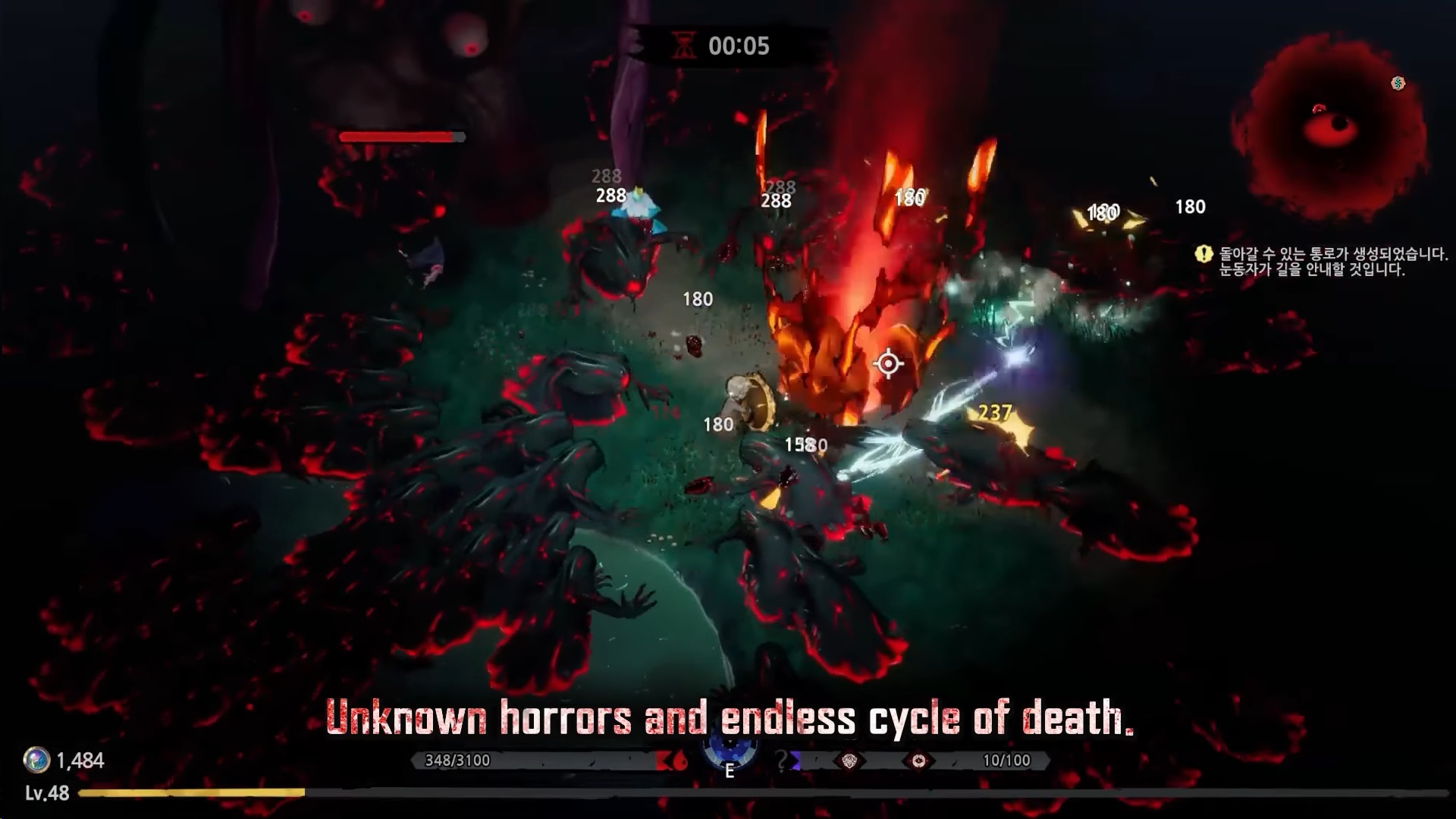
Task: Click the lion face skill icon
Action: 849,761
